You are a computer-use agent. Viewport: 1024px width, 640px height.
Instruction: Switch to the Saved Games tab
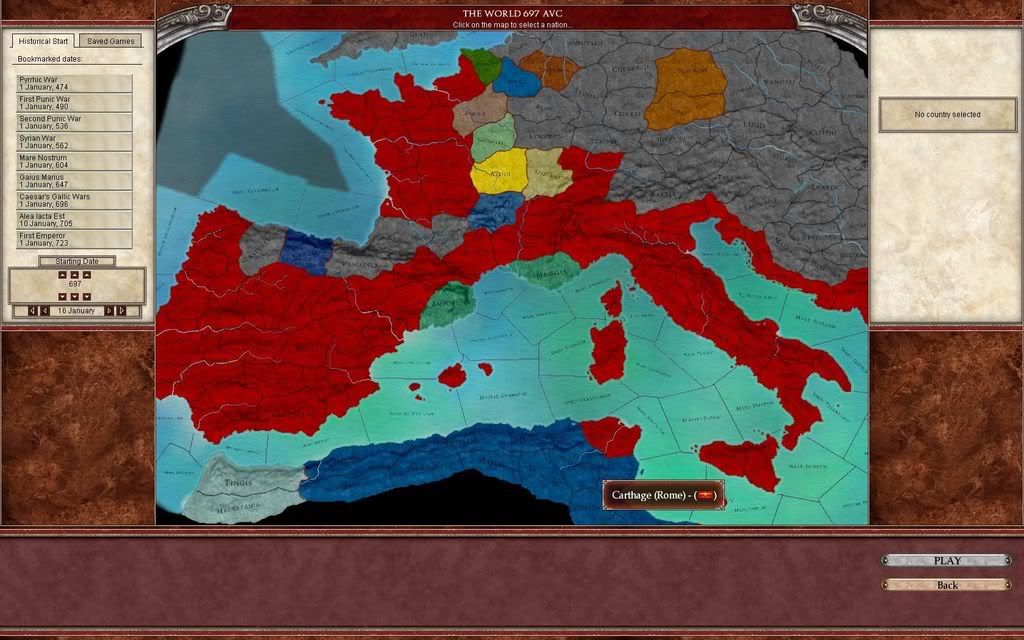pos(110,41)
